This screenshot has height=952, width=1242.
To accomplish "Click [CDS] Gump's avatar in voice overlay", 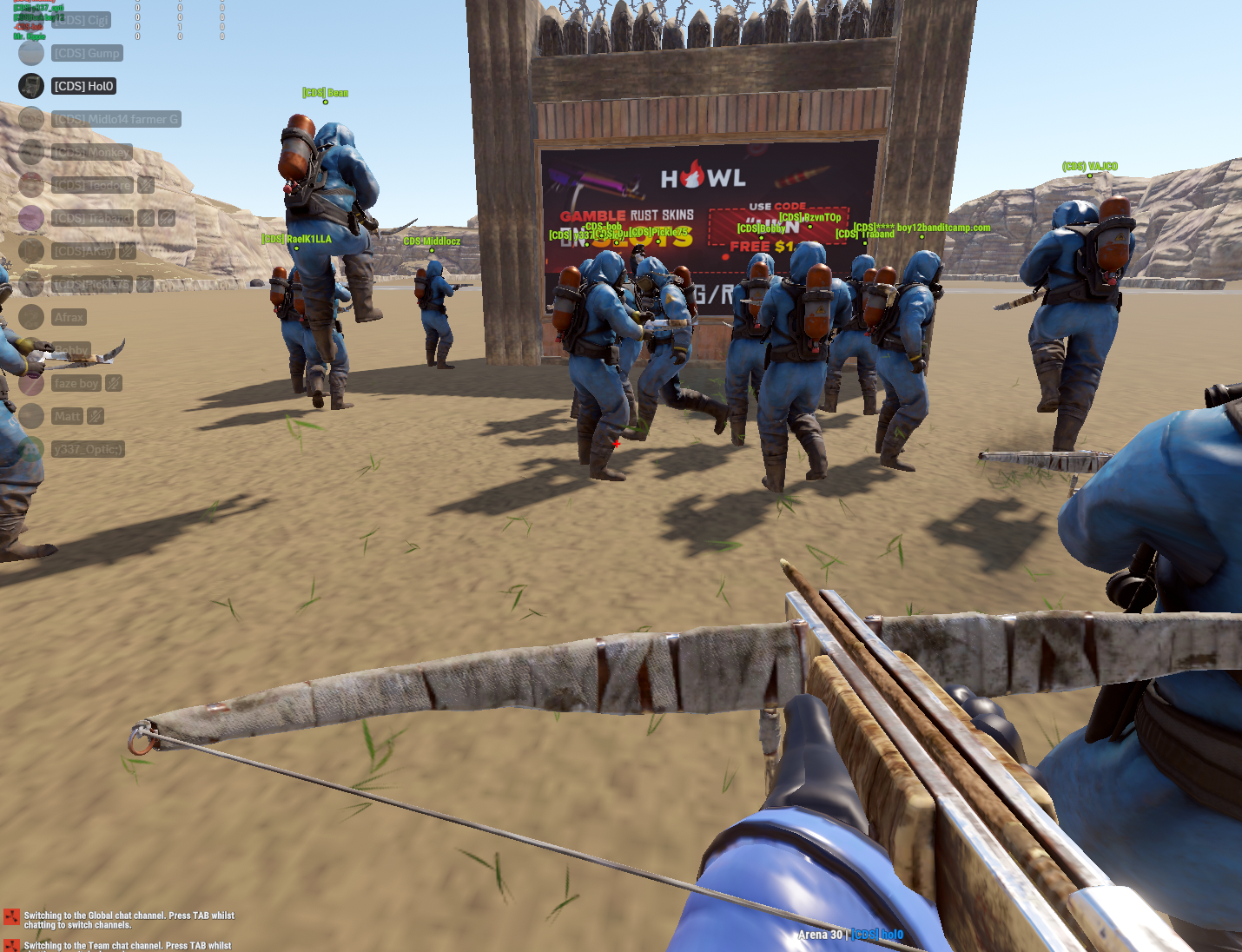I will (x=31, y=53).
